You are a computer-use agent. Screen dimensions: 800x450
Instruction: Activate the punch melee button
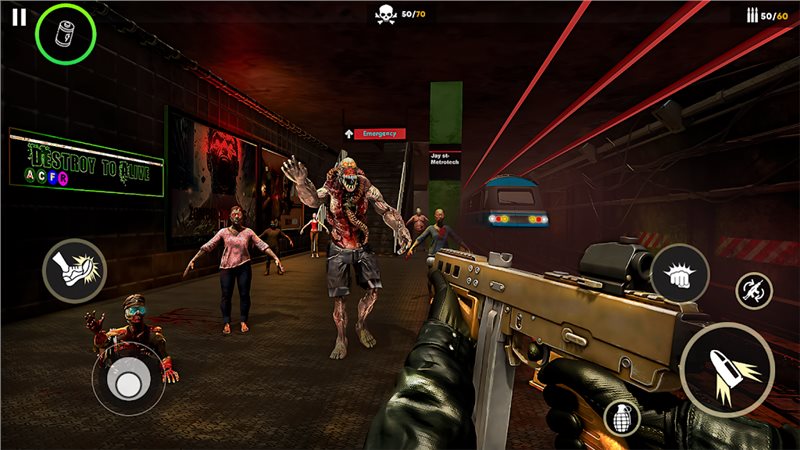[x=679, y=273]
